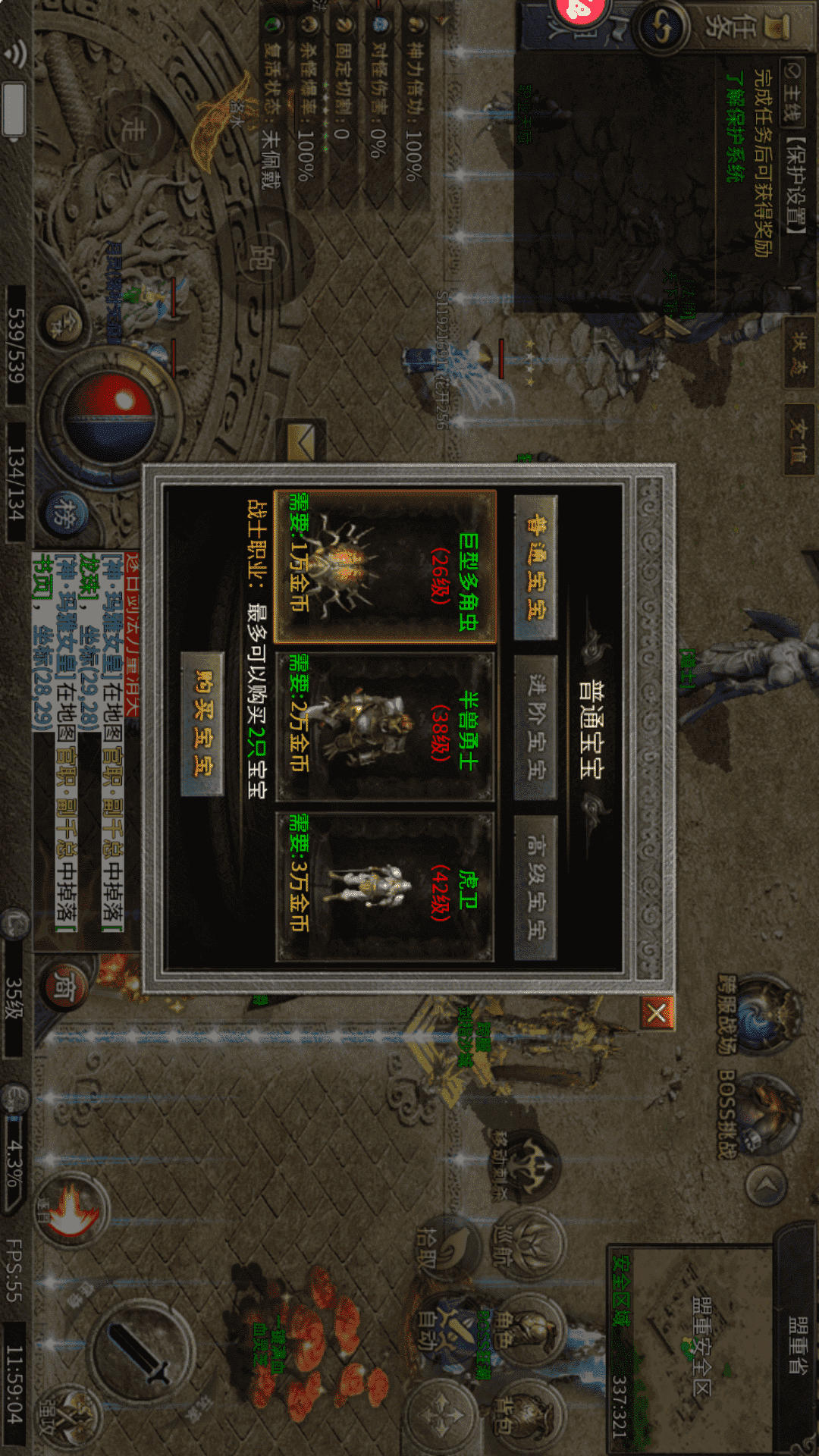Image resolution: width=819 pixels, height=1456 pixels.
Task: Select the 巨型多角虫 pet card
Action: pos(385,567)
